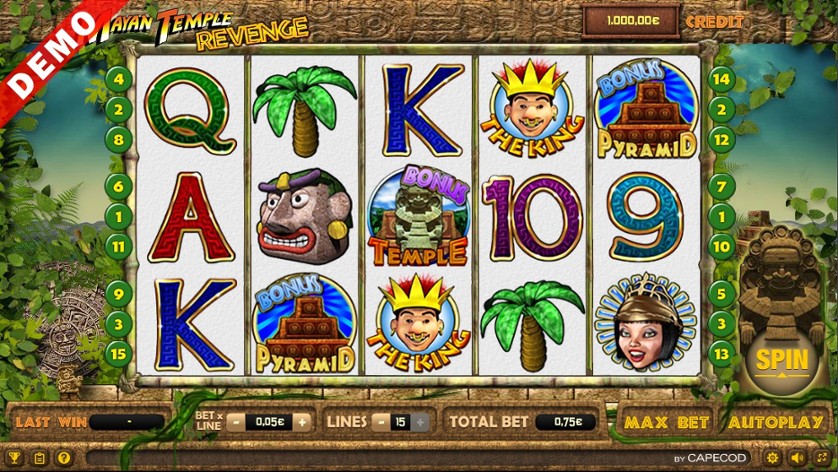The height and width of the screenshot is (472, 838).
Task: Select payline number 15 marker
Action: (118, 352)
